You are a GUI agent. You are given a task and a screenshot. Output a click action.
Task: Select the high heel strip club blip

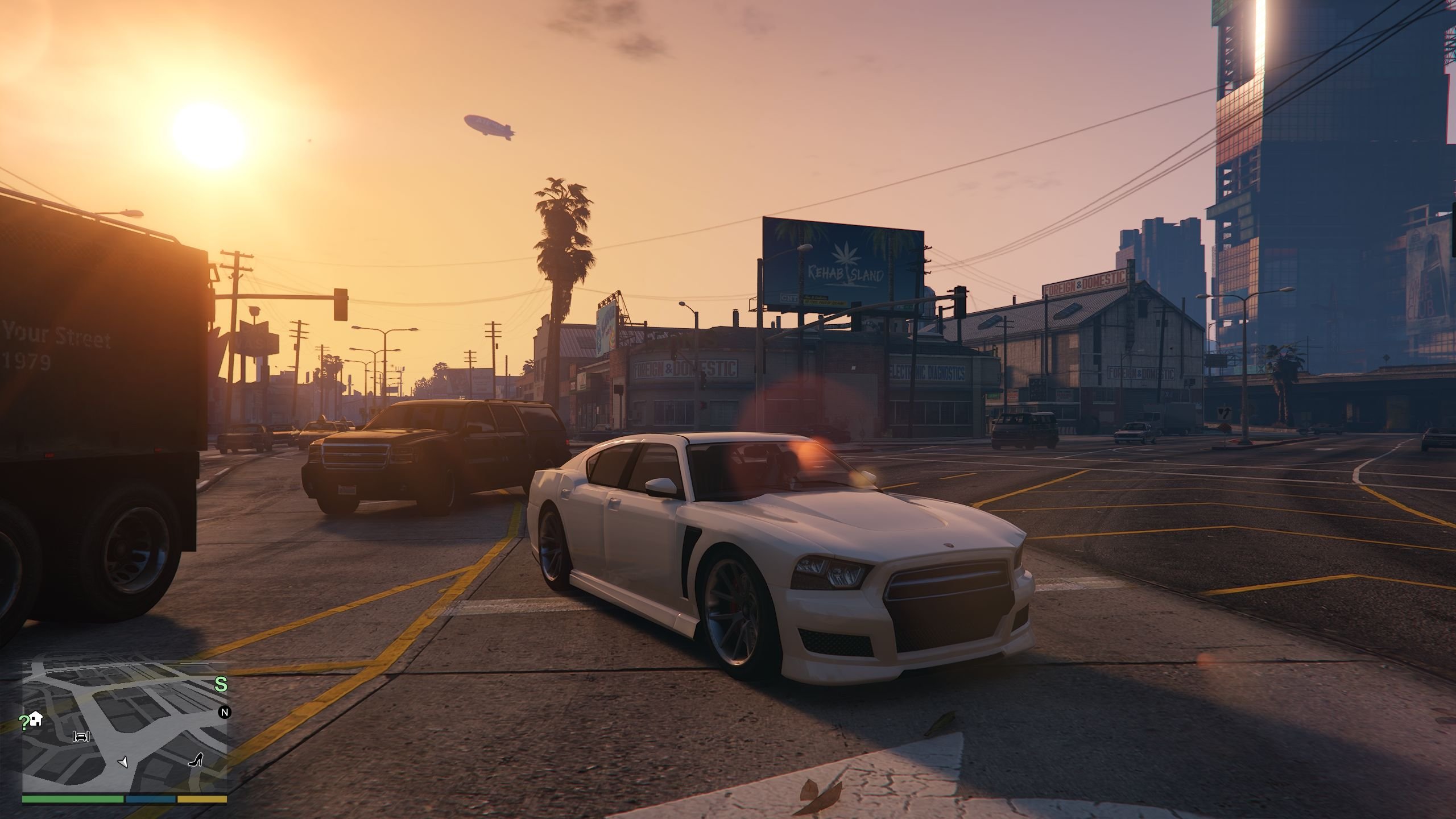click(x=197, y=759)
